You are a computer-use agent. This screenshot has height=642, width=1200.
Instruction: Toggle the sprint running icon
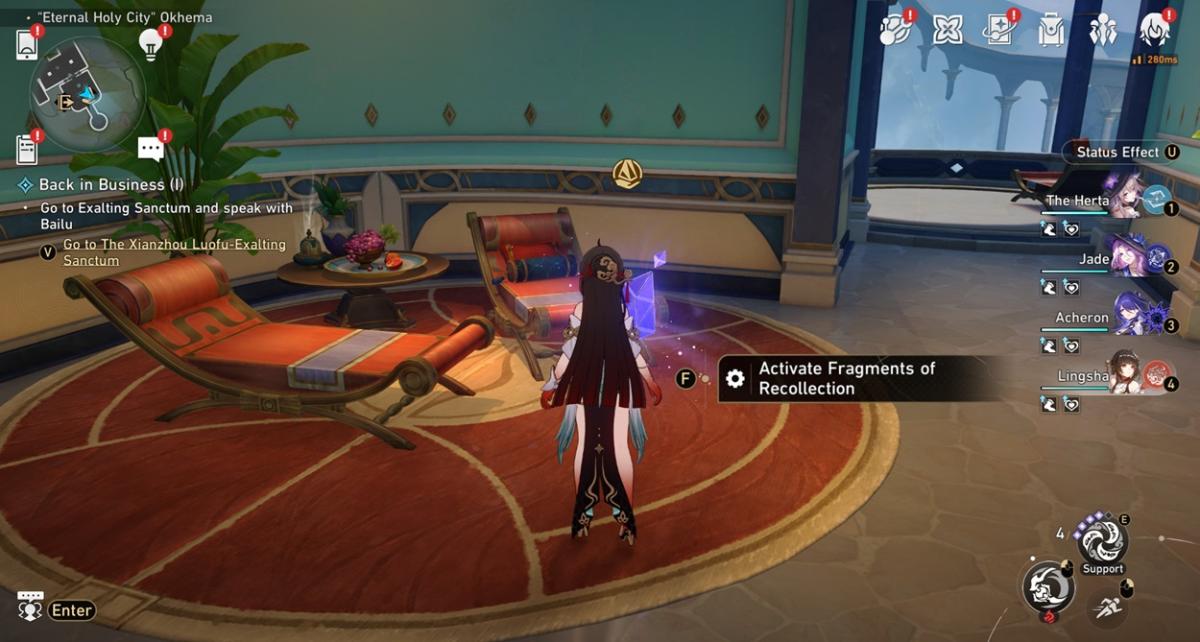[x=1106, y=607]
